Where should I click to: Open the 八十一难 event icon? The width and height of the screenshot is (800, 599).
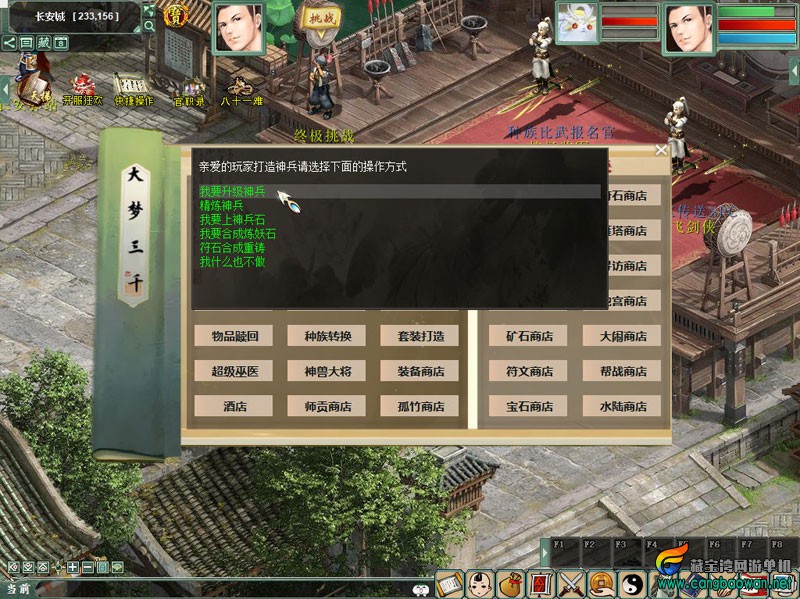coord(240,87)
